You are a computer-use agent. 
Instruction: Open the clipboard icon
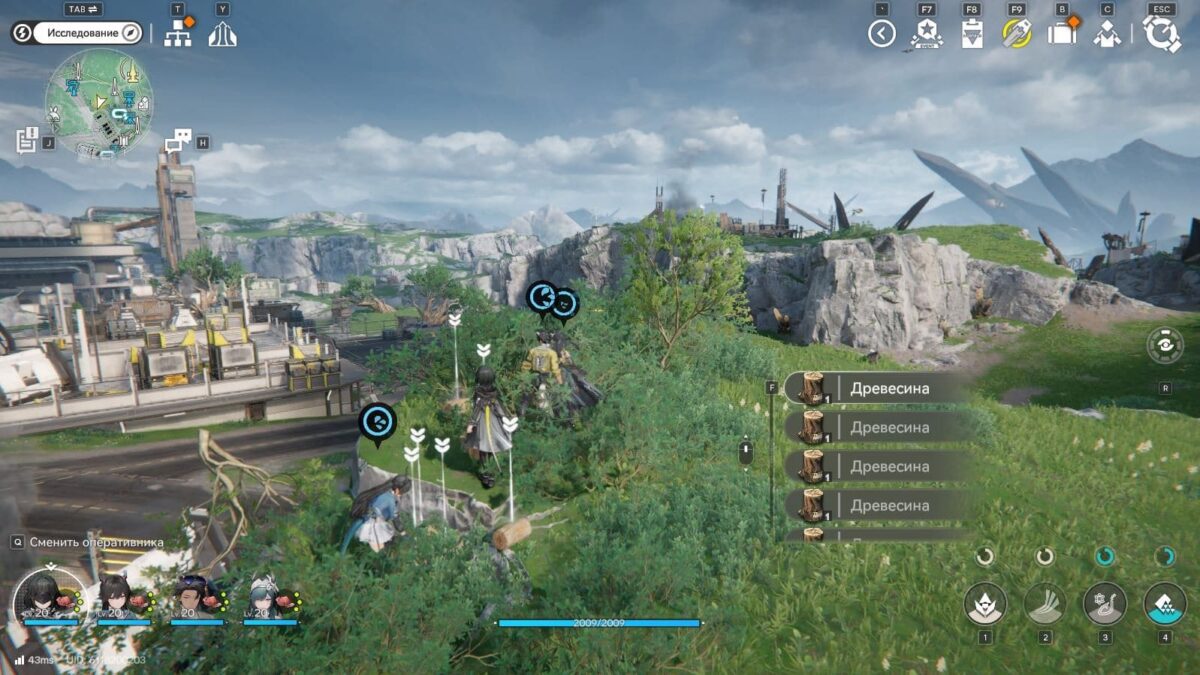point(971,34)
